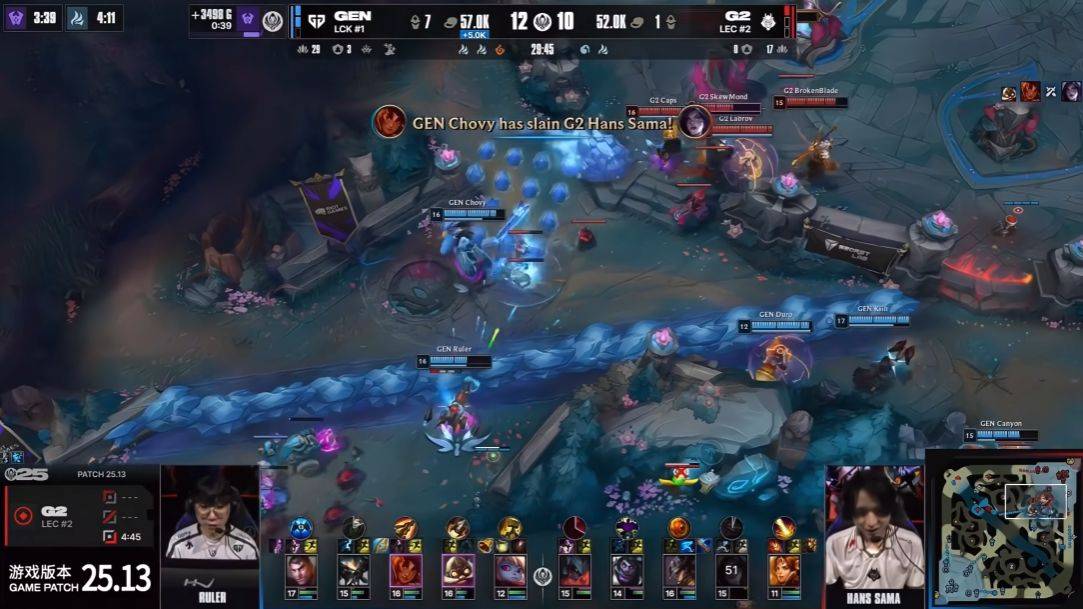Click the champion icon beside the kill announcement
This screenshot has height=609, width=1083.
389,122
